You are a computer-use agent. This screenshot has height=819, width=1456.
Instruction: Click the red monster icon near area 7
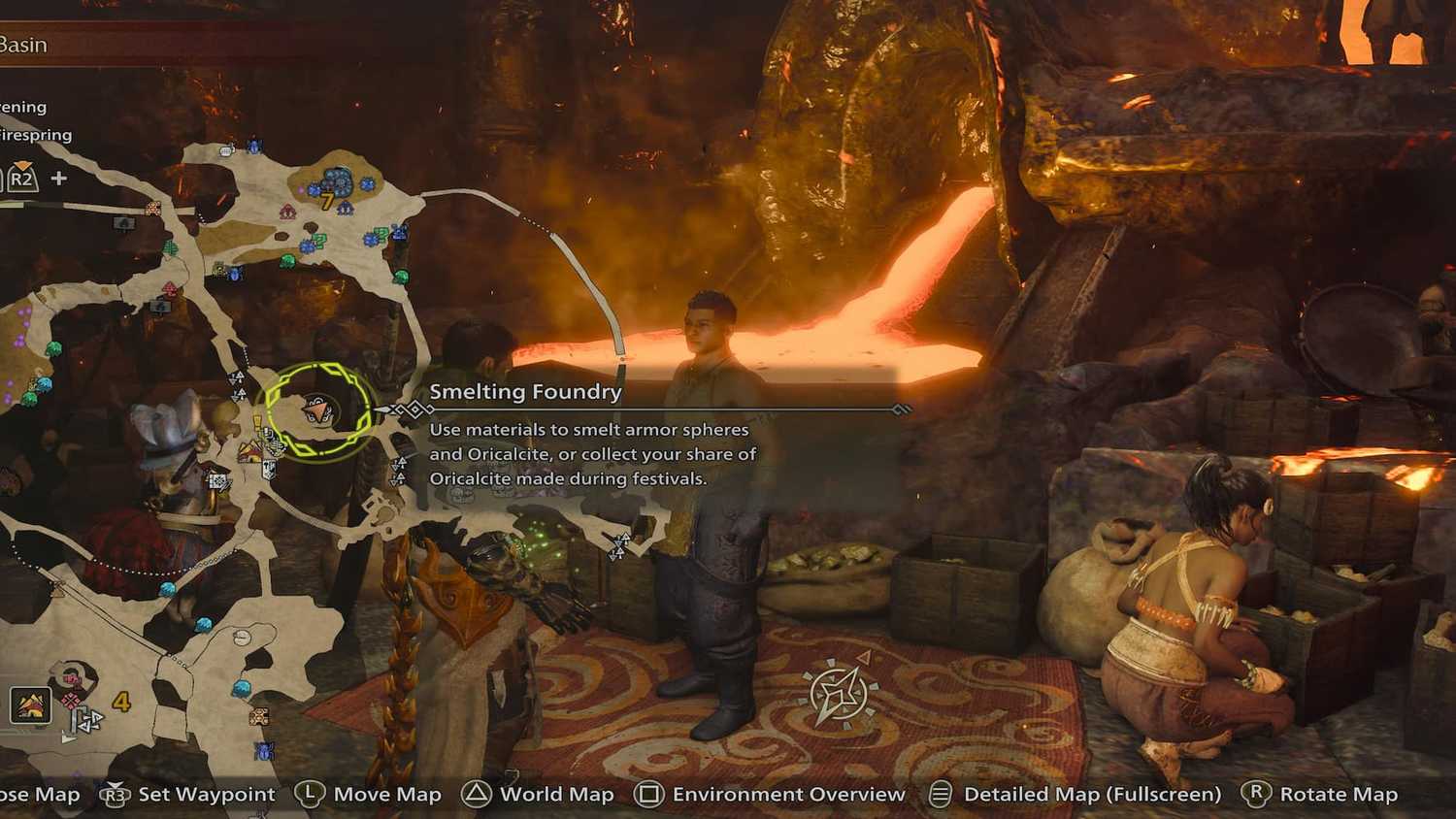click(287, 213)
